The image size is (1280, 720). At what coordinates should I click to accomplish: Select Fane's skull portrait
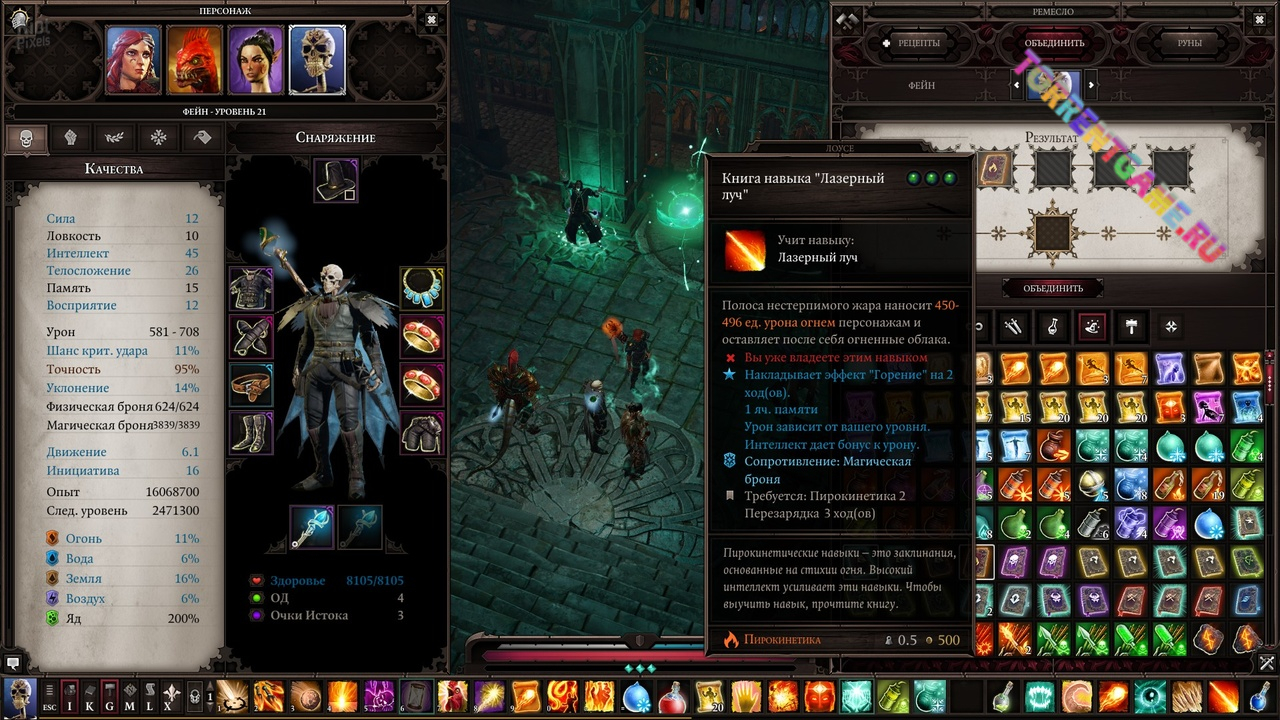317,60
